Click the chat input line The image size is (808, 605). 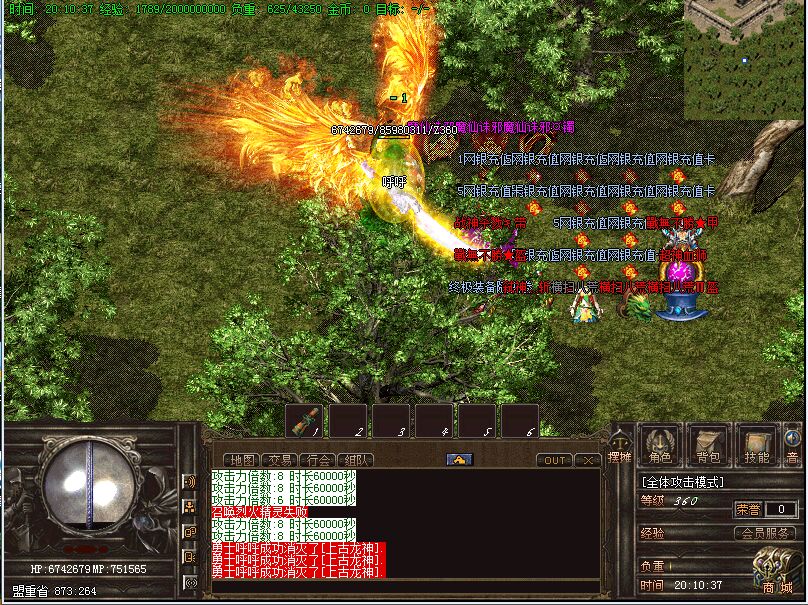tap(400, 588)
